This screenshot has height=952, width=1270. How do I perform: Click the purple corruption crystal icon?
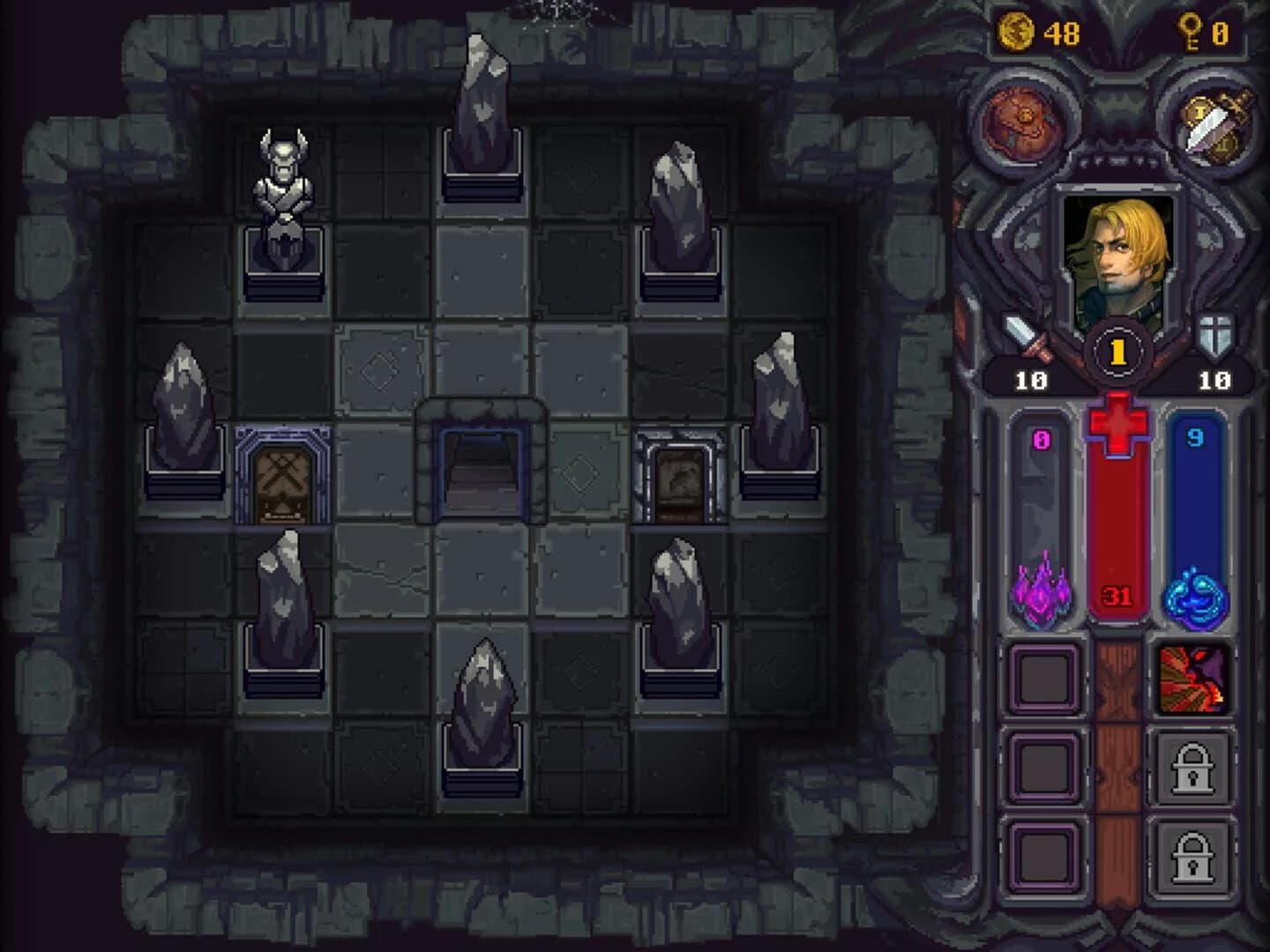[1041, 597]
